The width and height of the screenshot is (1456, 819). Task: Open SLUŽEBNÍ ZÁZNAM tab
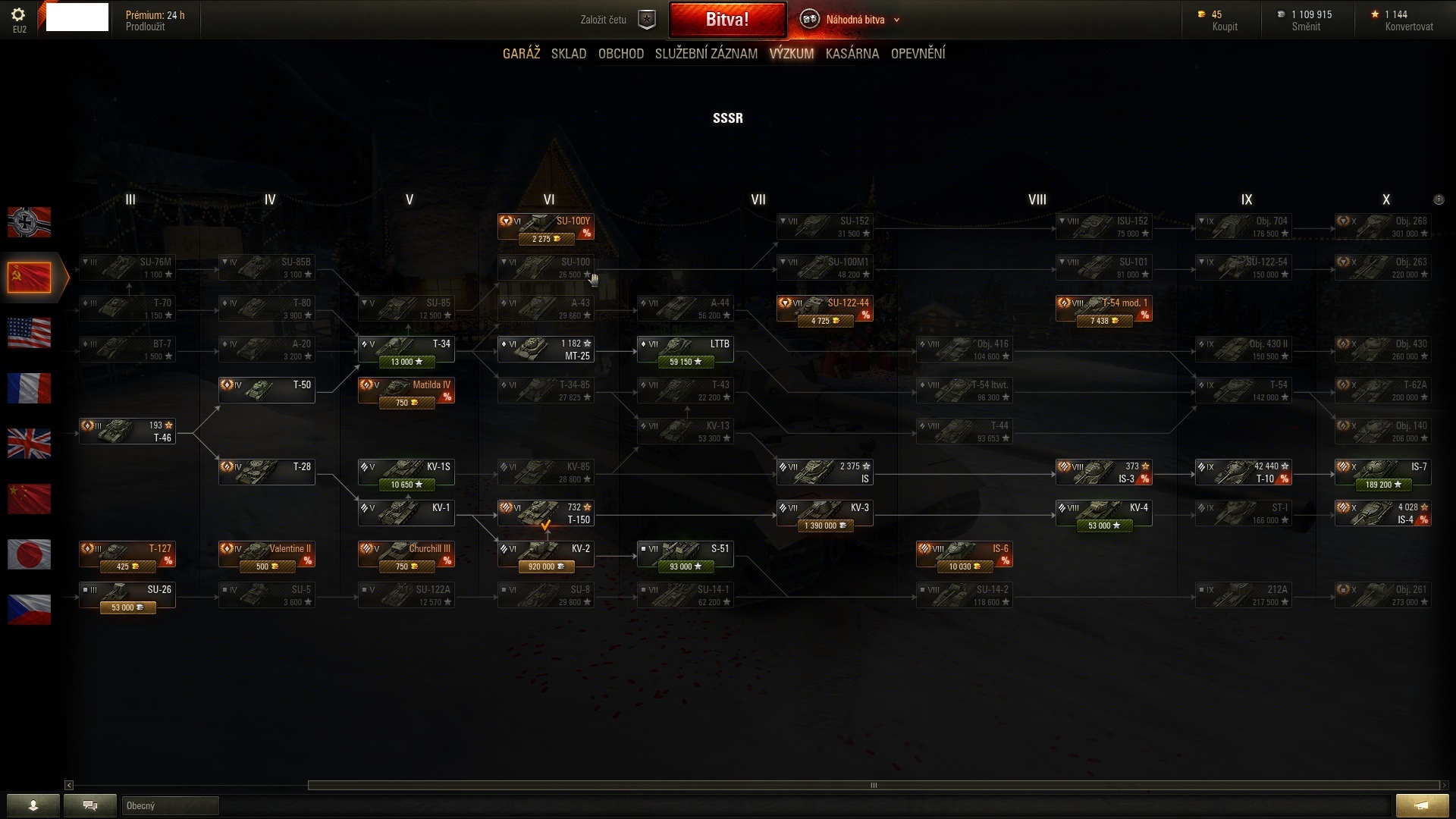(x=706, y=54)
